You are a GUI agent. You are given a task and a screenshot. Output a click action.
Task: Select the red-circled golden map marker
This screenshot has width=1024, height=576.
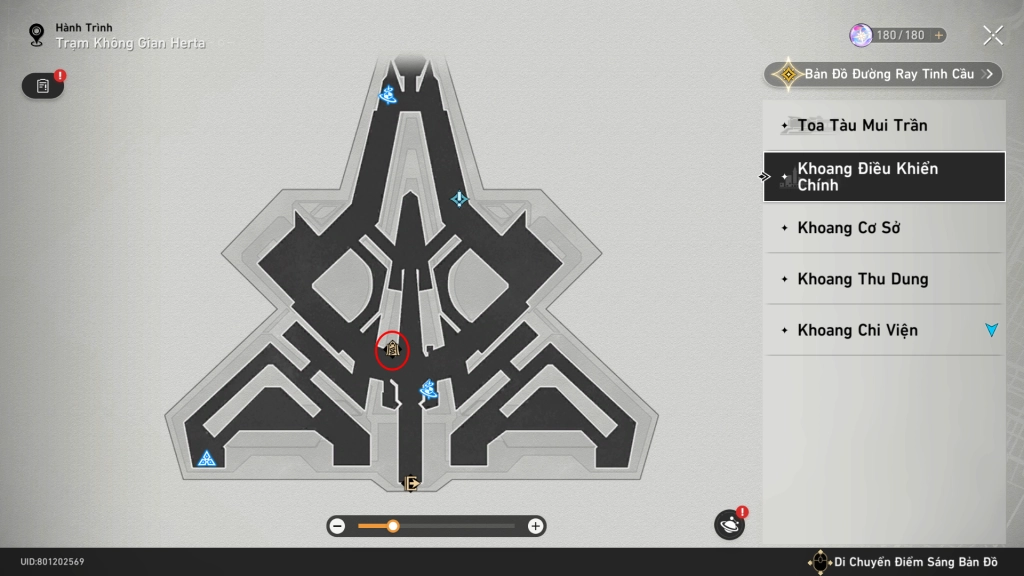click(392, 350)
